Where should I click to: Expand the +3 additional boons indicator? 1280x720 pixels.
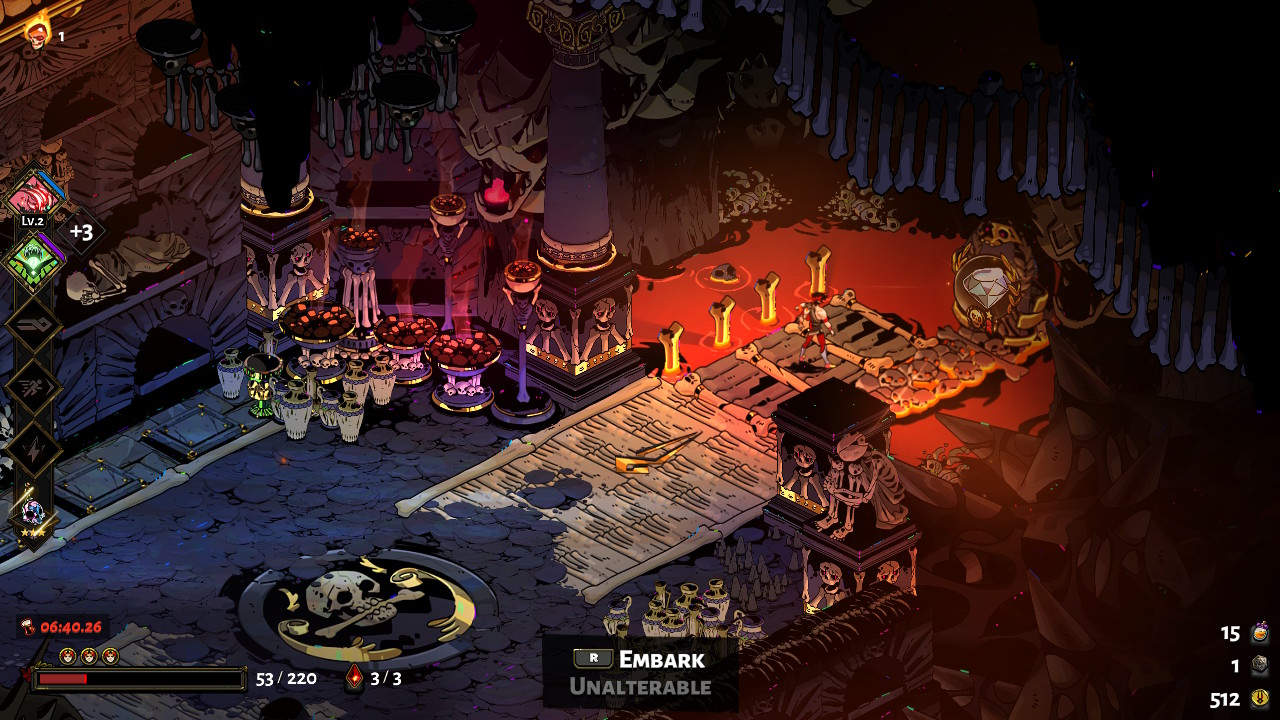81,232
